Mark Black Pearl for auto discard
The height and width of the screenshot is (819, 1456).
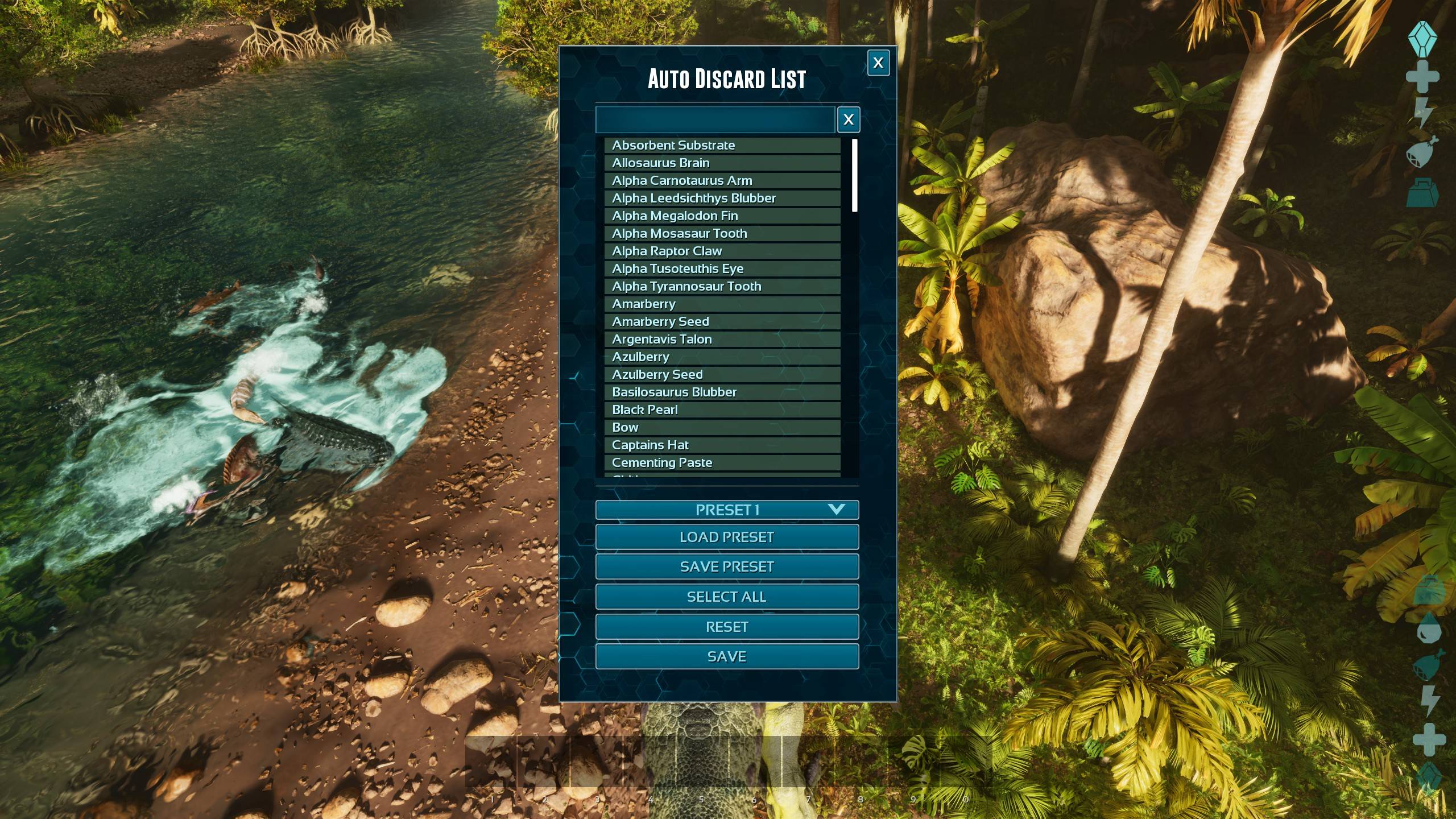point(722,410)
